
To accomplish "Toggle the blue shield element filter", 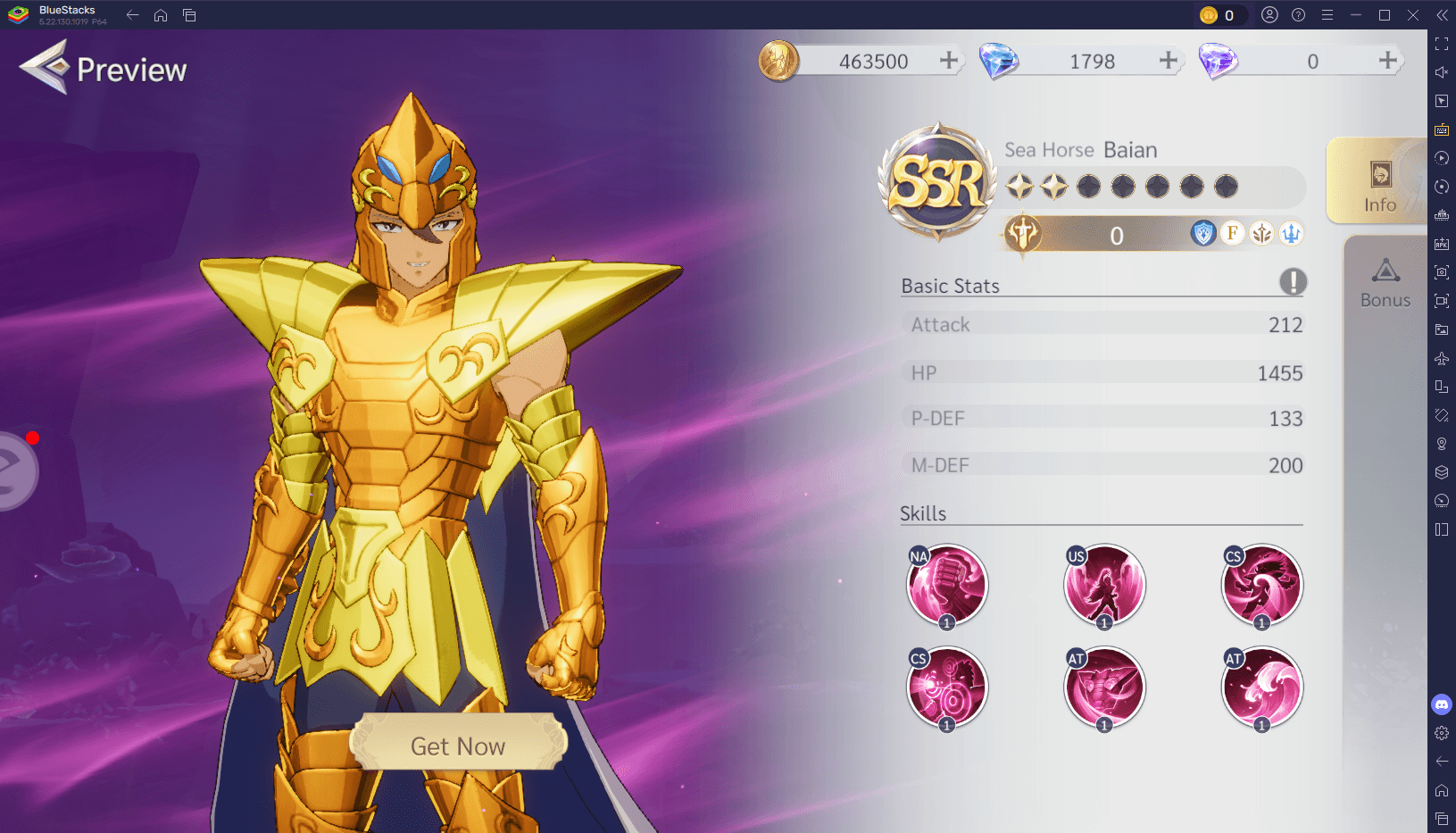I will 1204,233.
